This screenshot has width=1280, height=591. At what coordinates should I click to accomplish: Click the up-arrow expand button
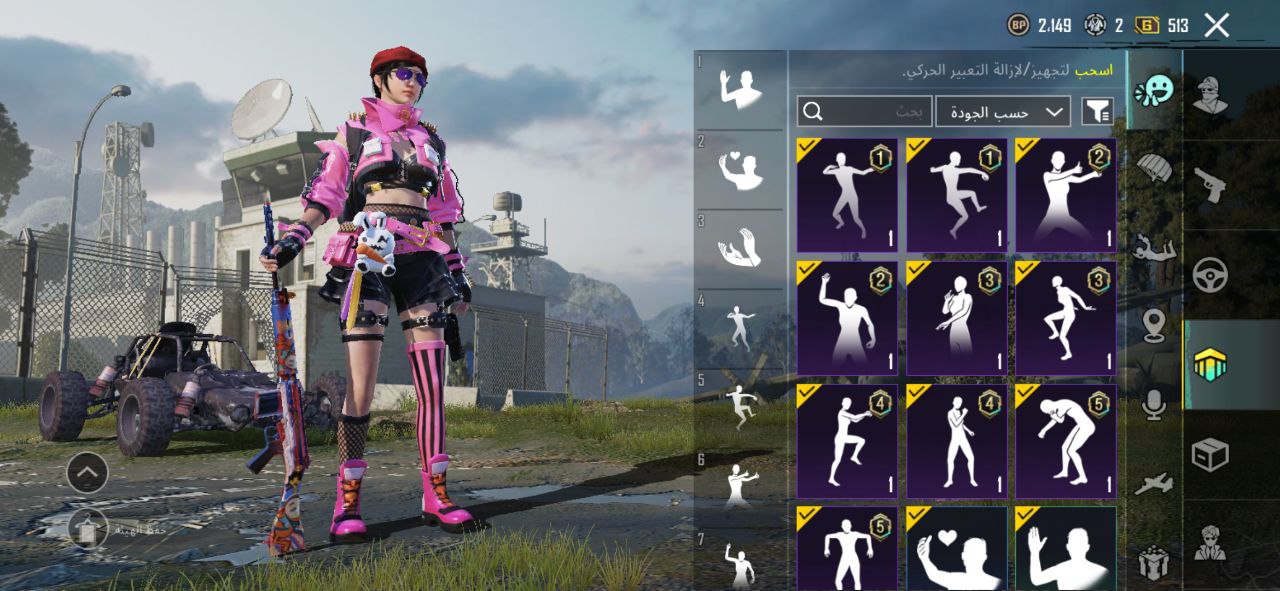click(x=88, y=472)
